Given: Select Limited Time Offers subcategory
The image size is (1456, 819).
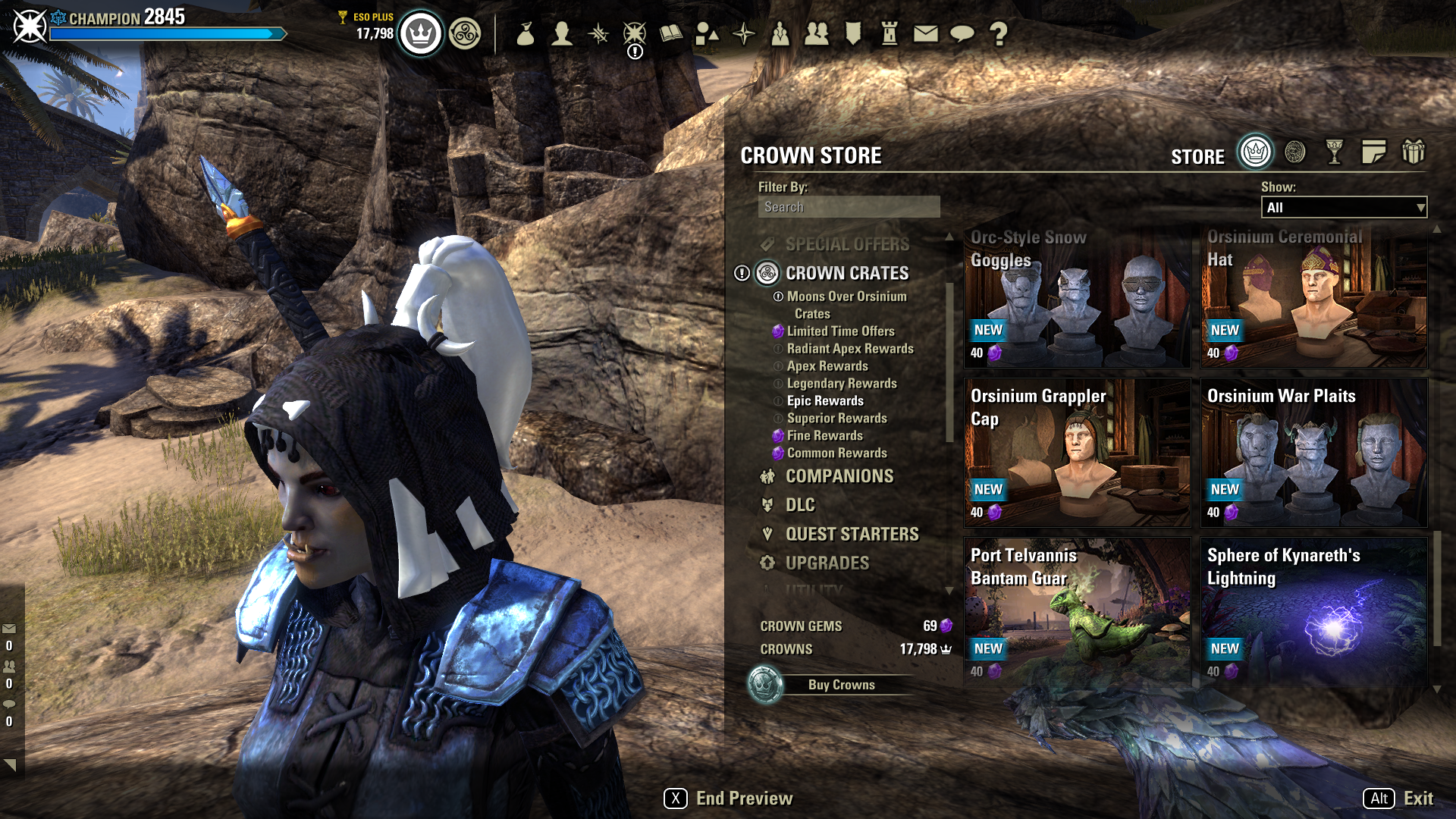Looking at the screenshot, I should [x=840, y=331].
